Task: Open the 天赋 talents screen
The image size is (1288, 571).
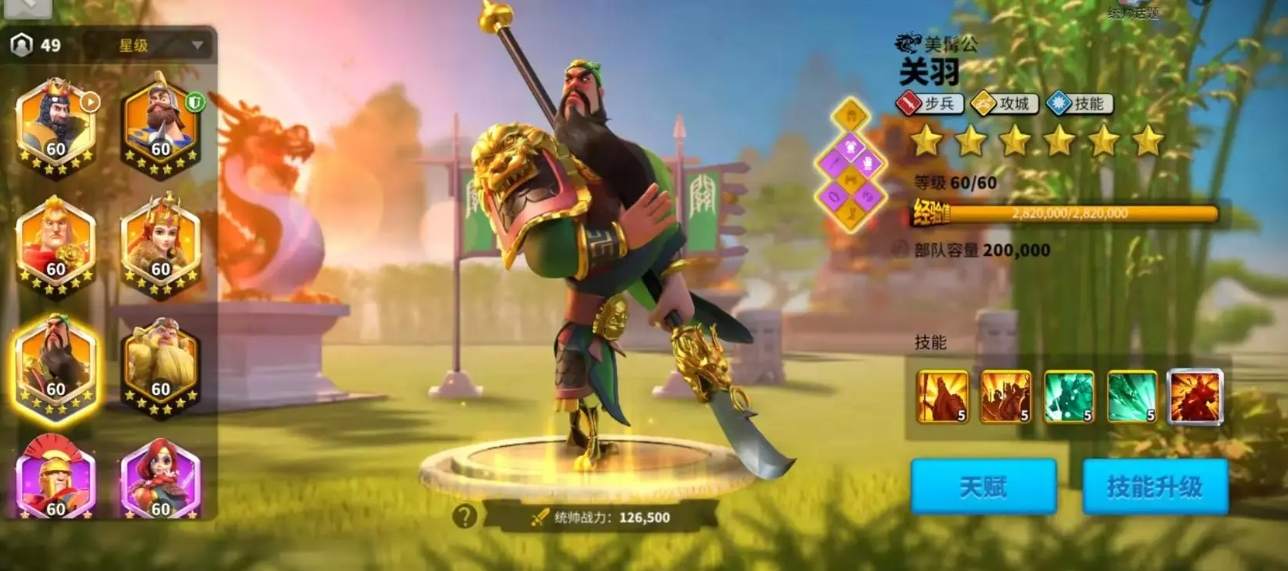Action: click(983, 487)
